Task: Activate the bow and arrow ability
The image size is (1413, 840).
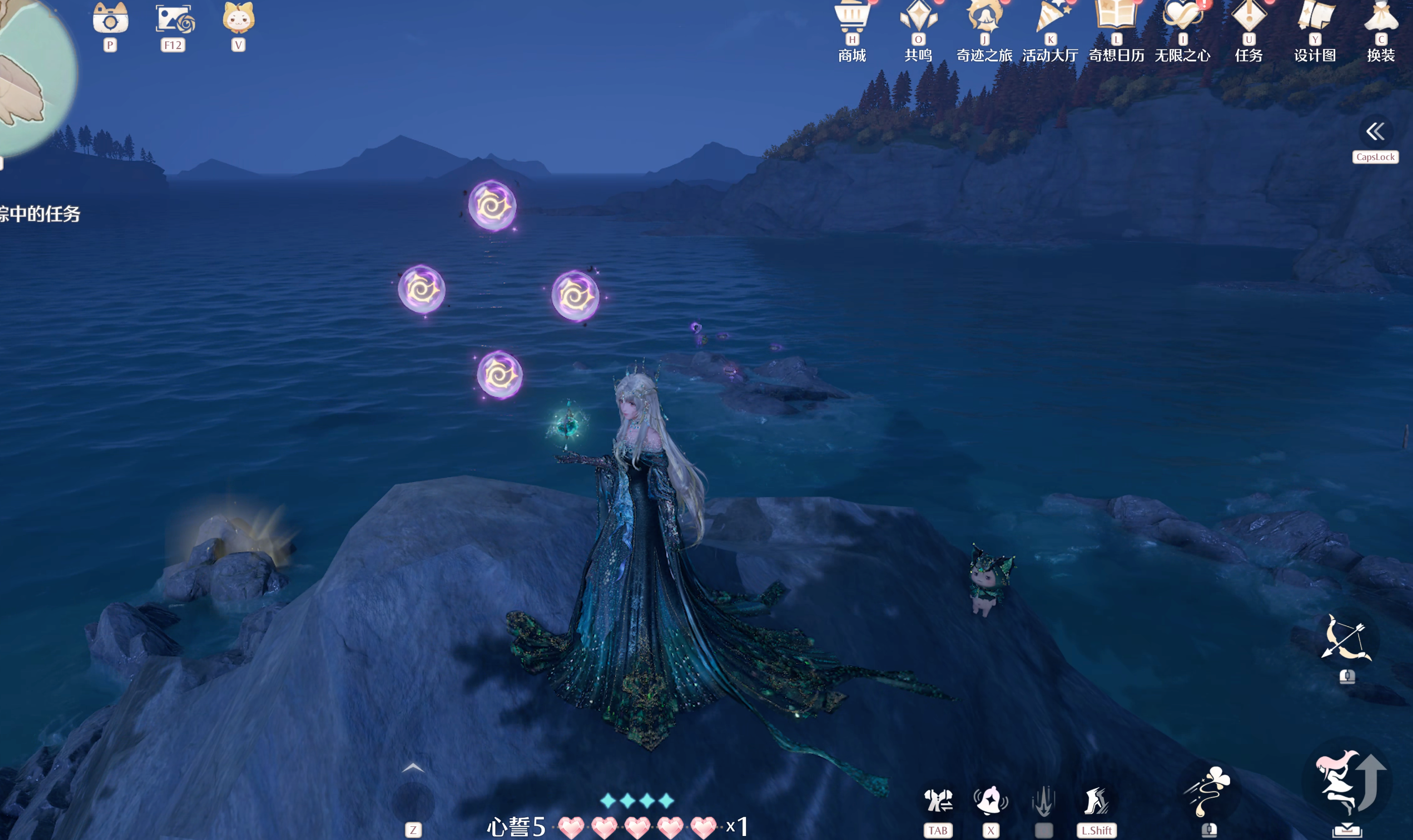Action: click(x=1347, y=639)
